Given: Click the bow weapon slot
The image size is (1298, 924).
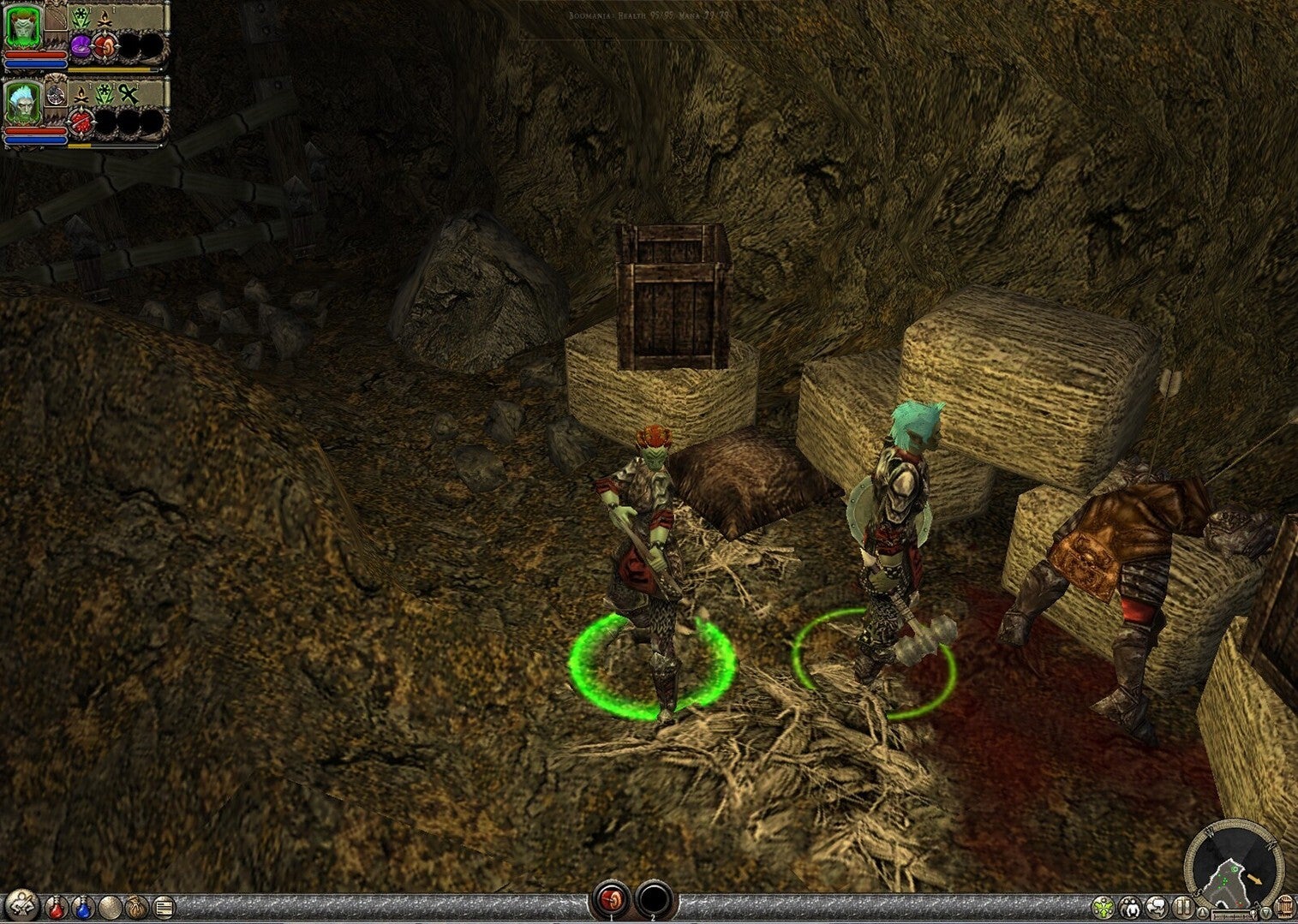Looking at the screenshot, I should pyautogui.click(x=57, y=17).
